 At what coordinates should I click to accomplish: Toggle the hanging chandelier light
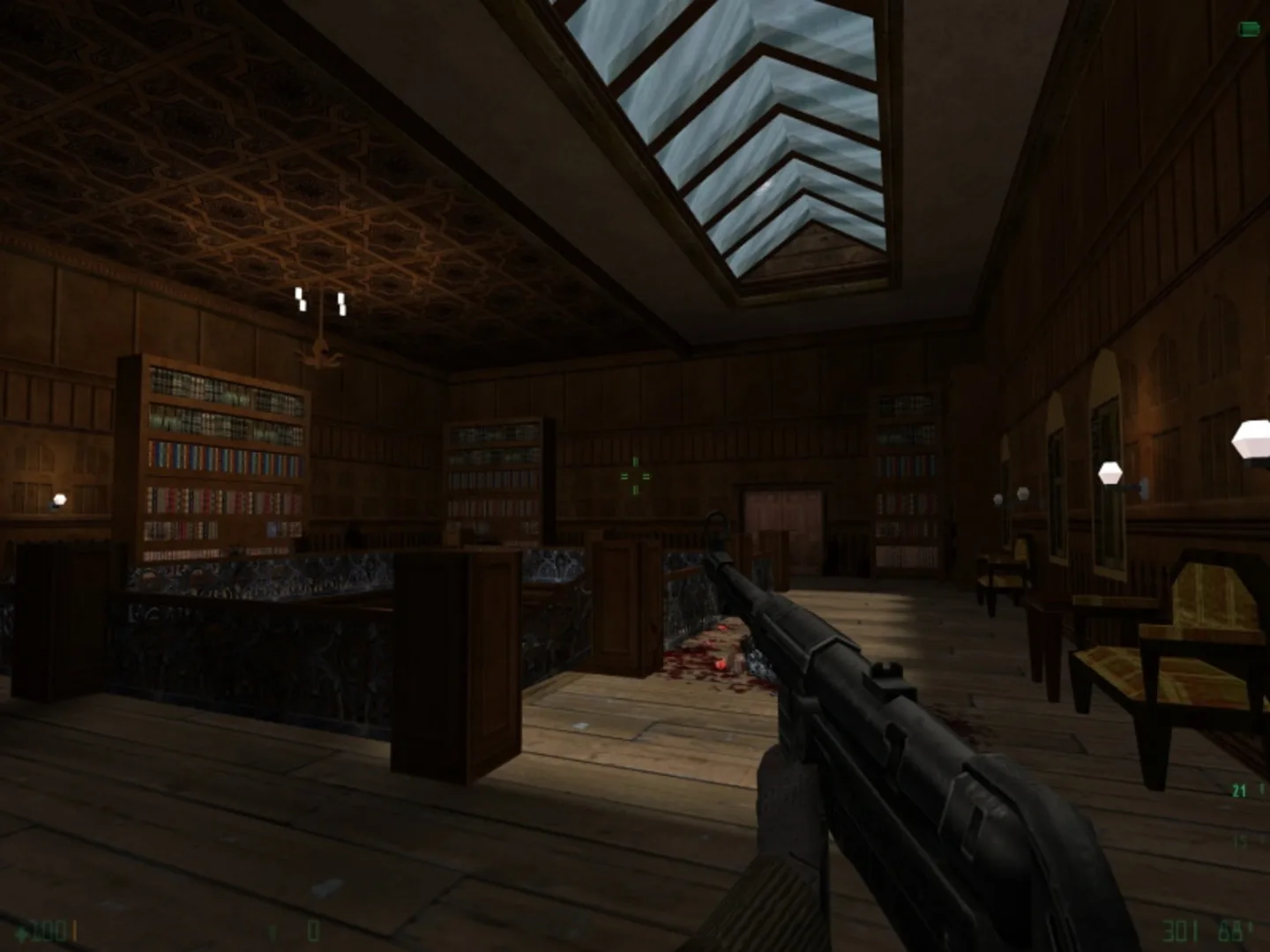[319, 313]
